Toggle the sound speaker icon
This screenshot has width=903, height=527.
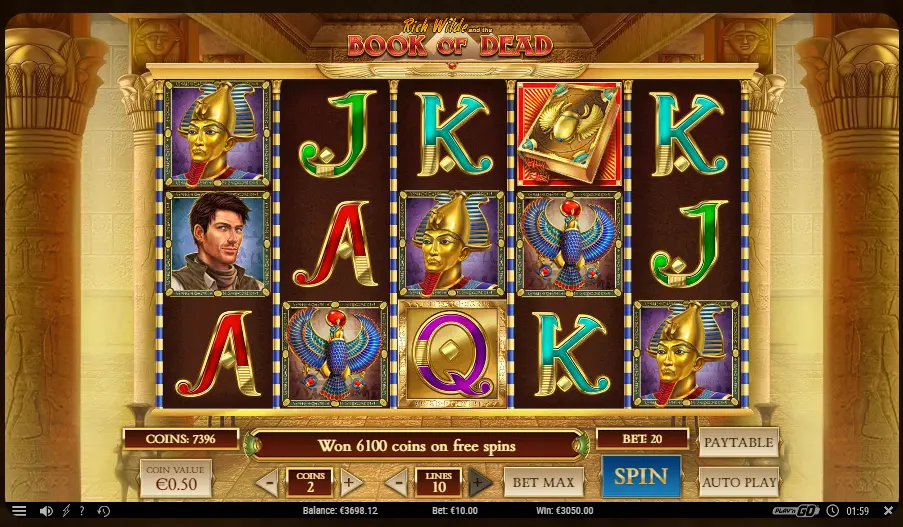(x=46, y=511)
